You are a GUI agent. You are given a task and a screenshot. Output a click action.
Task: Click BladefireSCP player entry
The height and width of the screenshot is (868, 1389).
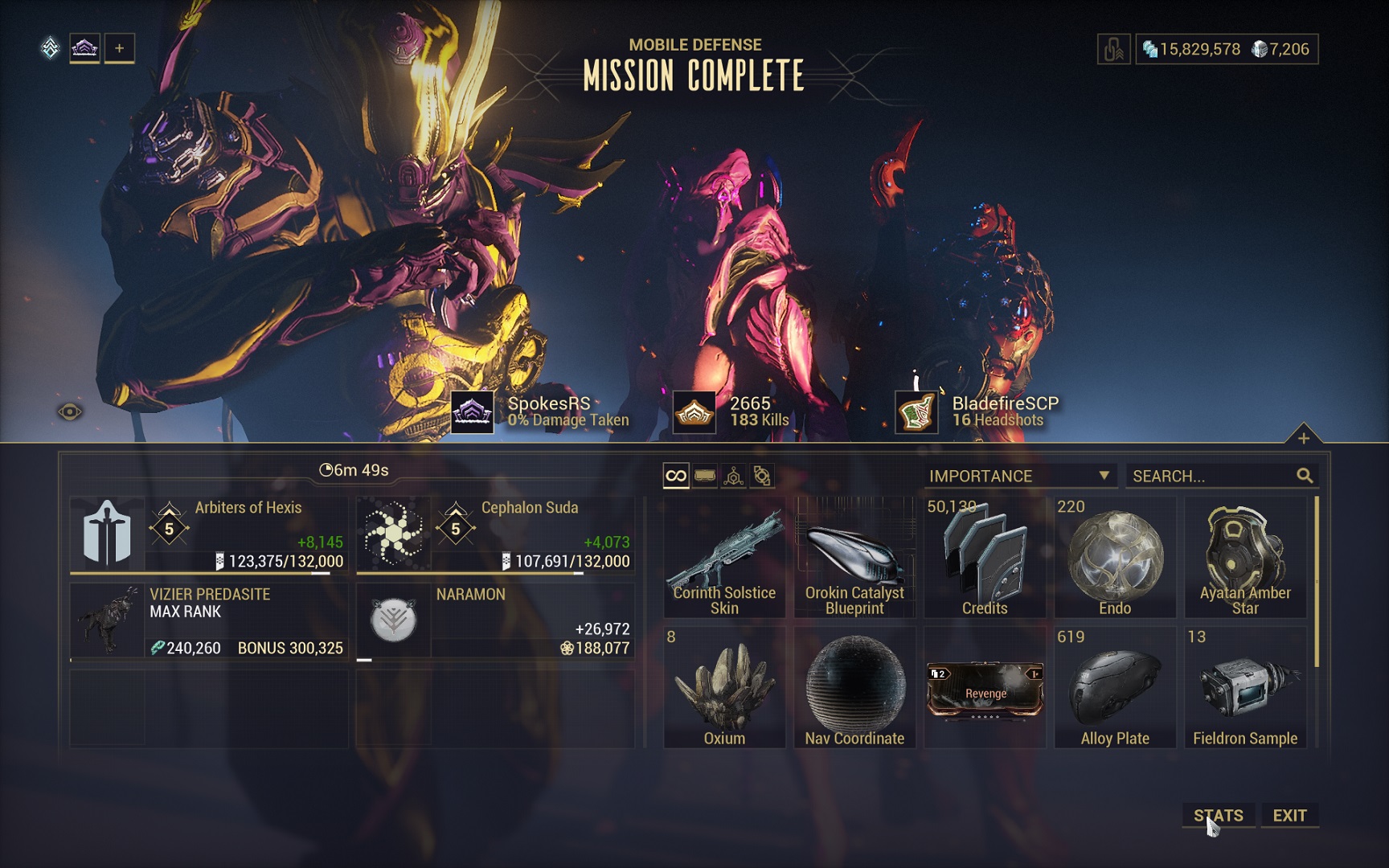click(x=1005, y=411)
